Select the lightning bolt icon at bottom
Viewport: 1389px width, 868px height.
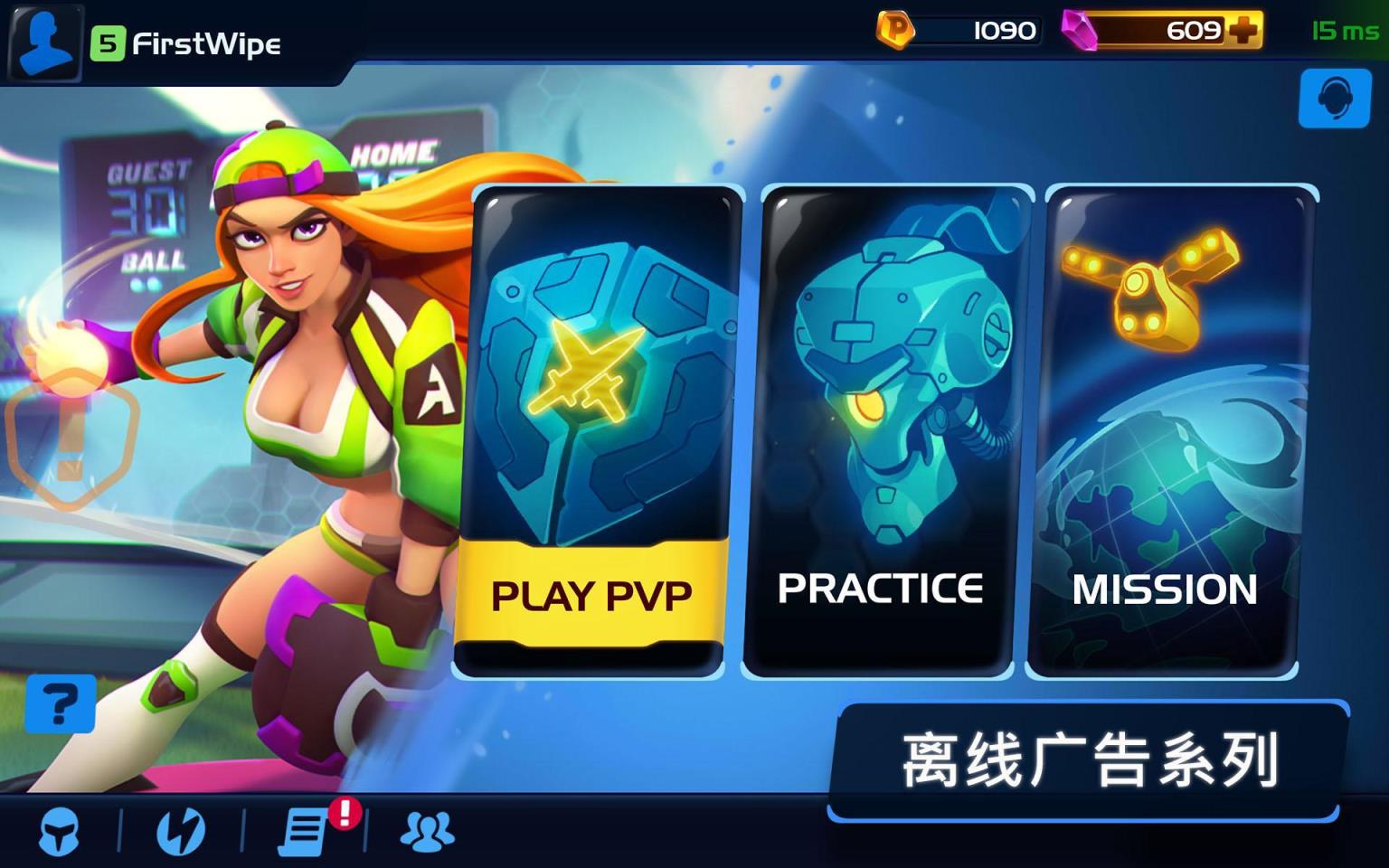pos(181,833)
